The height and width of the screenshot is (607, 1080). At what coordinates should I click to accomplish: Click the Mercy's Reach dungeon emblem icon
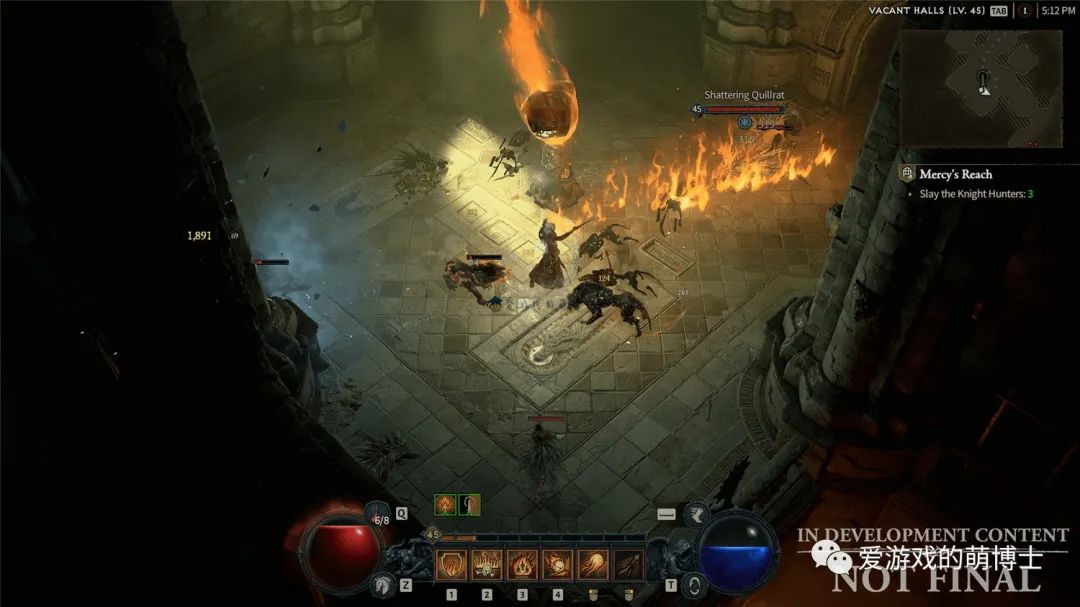pos(907,174)
